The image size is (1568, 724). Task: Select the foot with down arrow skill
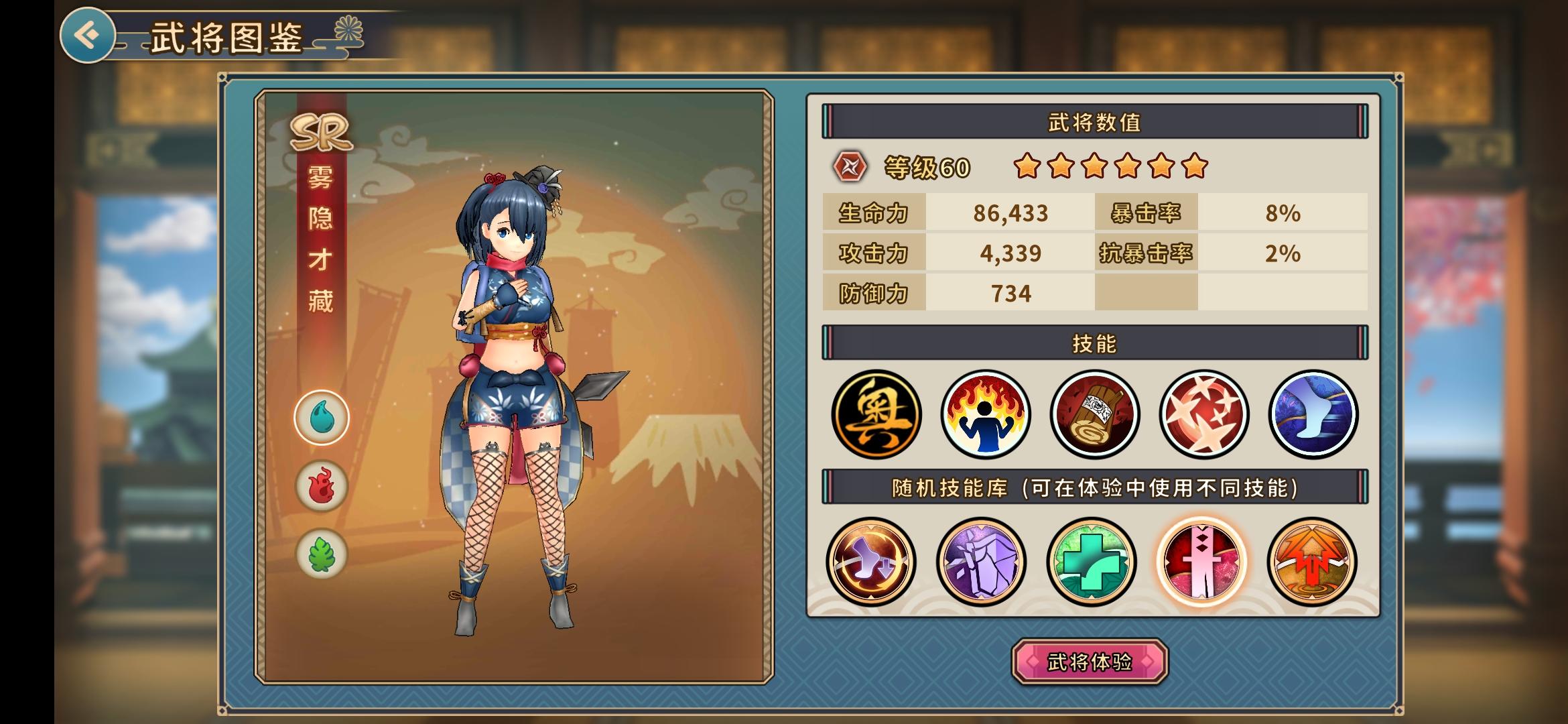coord(870,562)
